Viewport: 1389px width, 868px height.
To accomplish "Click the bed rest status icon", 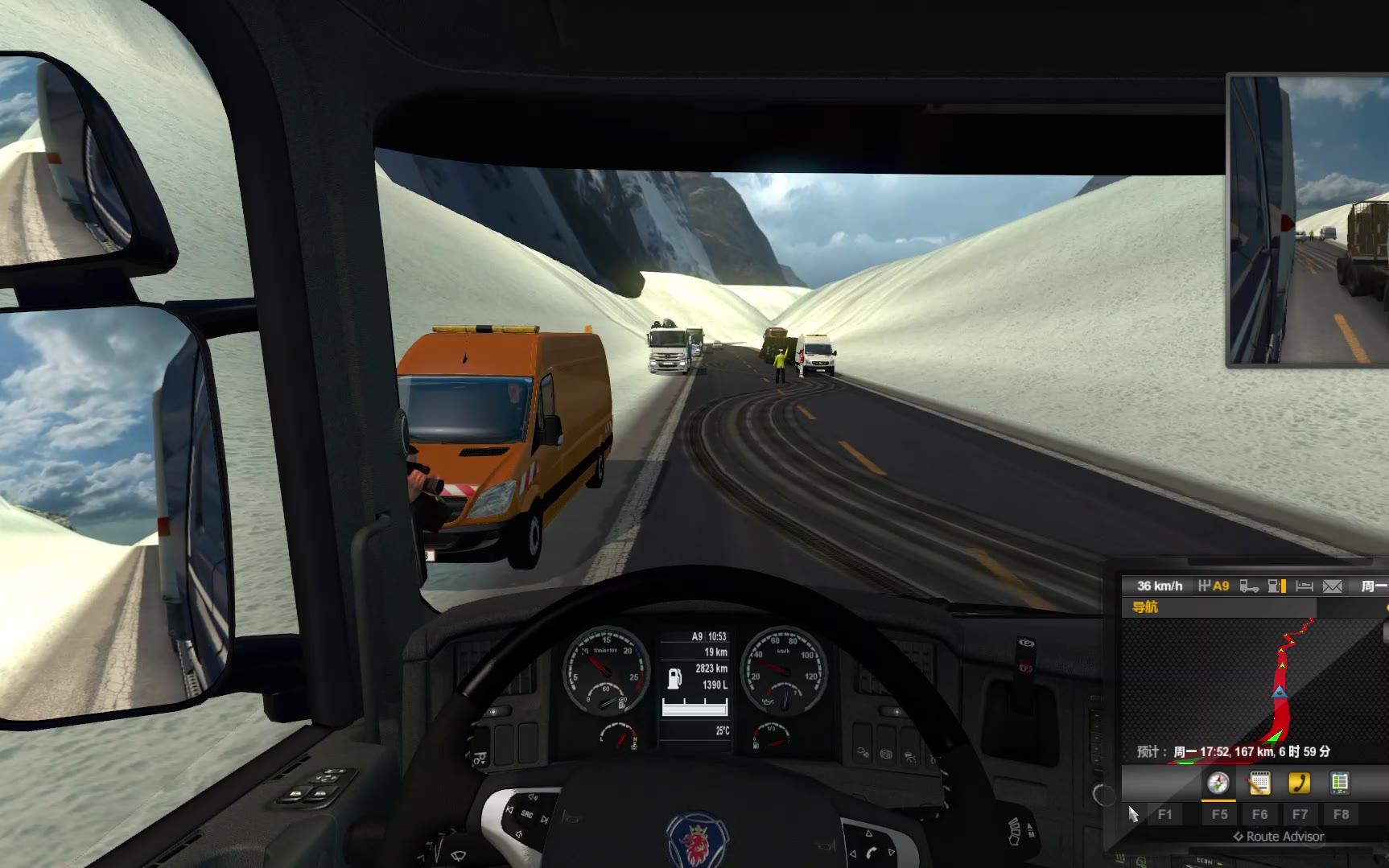I will point(1305,586).
